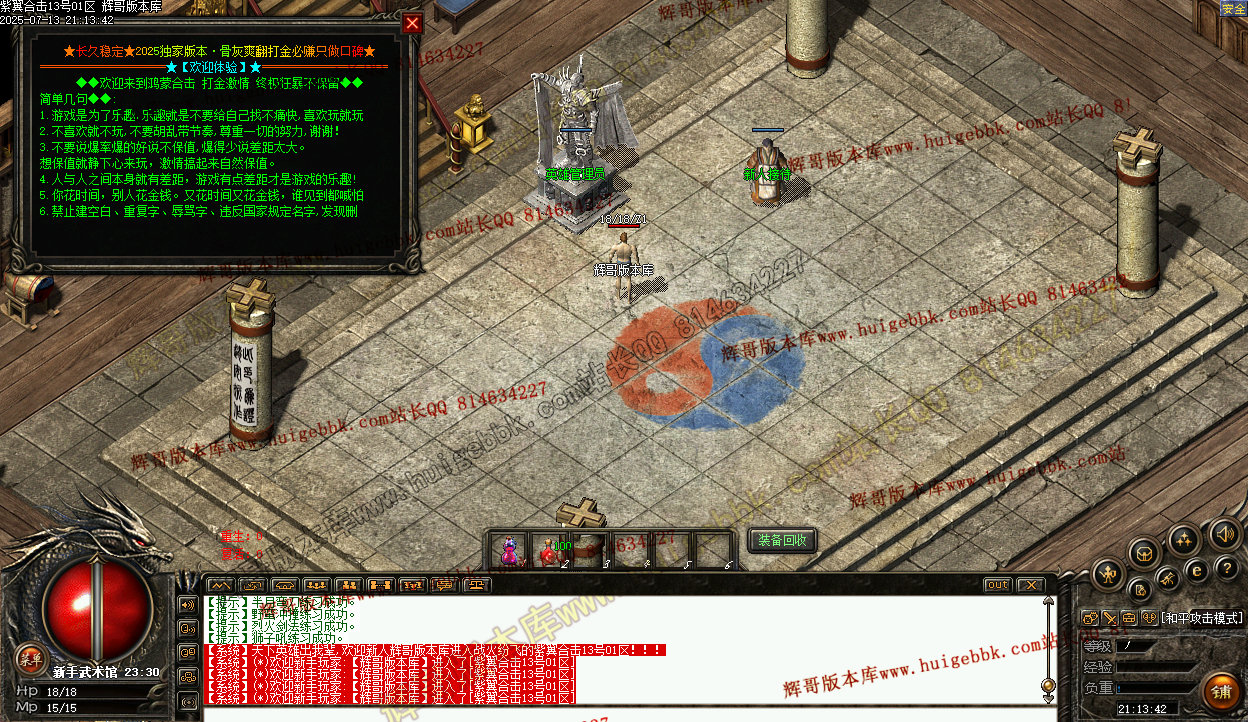
Task: Open the round 菜单 menu button
Action: (x=30, y=657)
